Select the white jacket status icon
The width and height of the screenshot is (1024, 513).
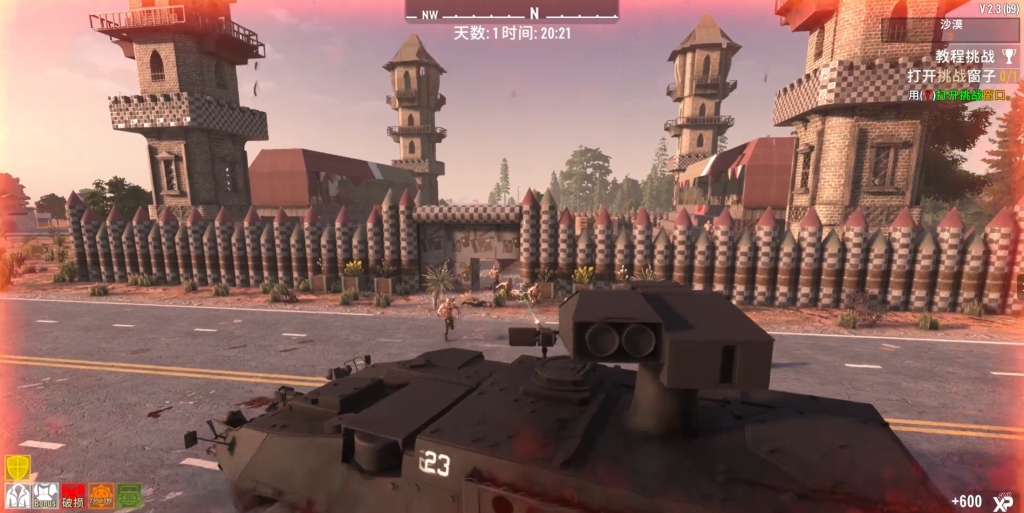point(17,495)
